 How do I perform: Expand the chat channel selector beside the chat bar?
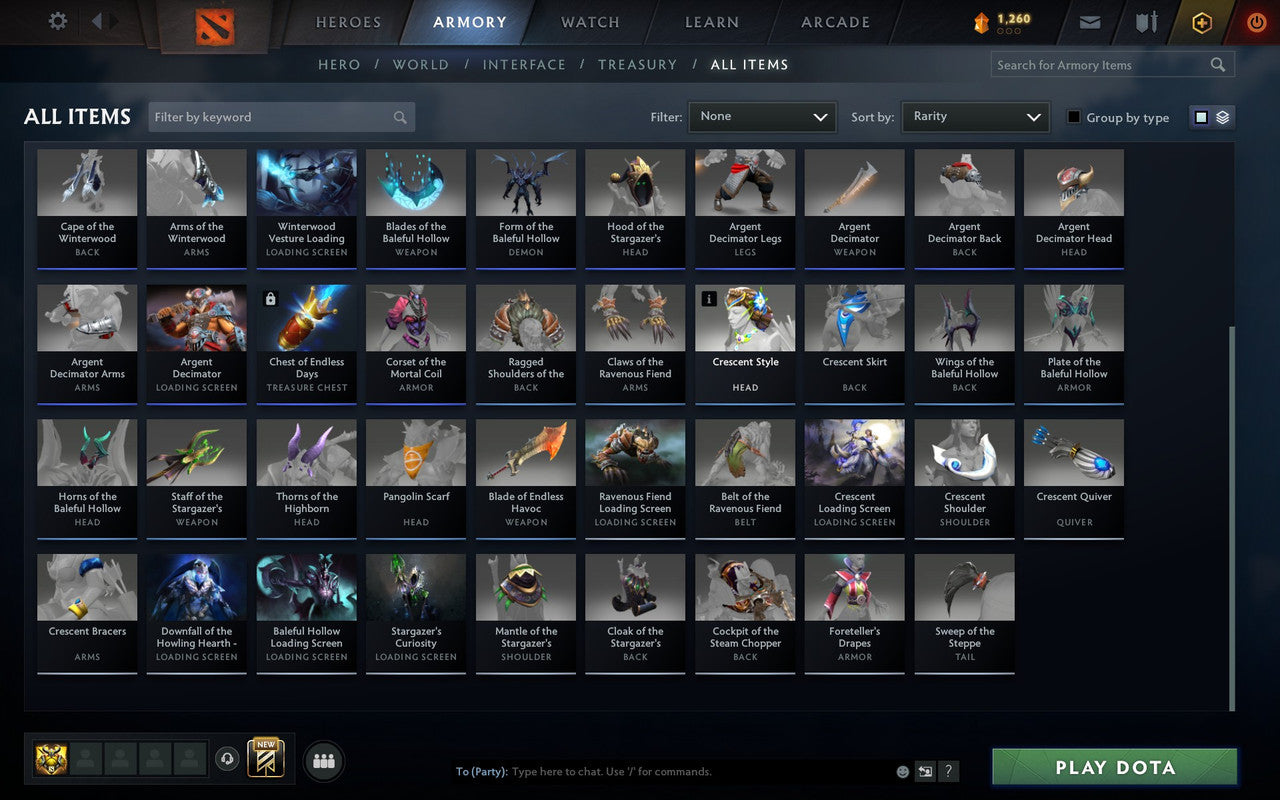pyautogui.click(x=925, y=771)
